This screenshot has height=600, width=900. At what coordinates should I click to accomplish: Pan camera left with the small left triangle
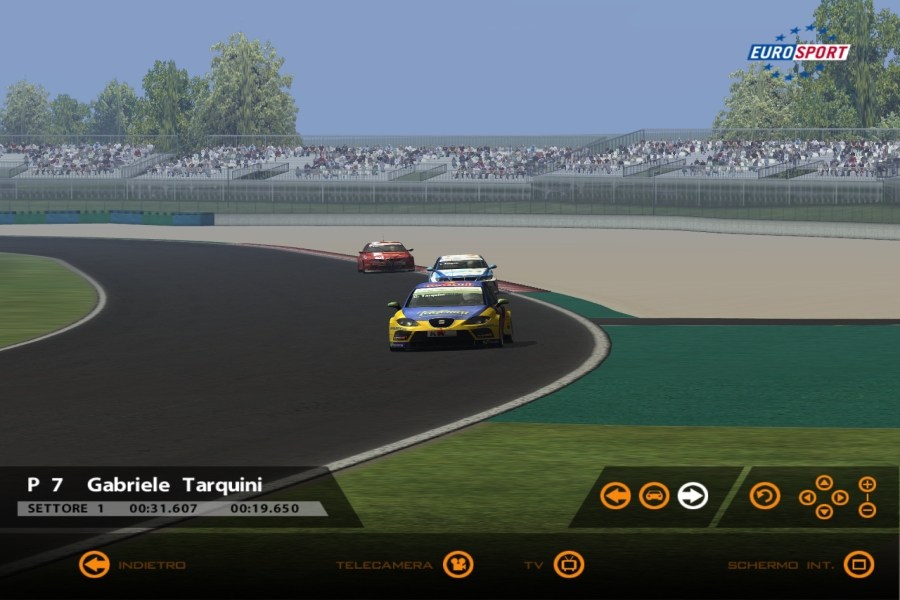click(x=807, y=497)
